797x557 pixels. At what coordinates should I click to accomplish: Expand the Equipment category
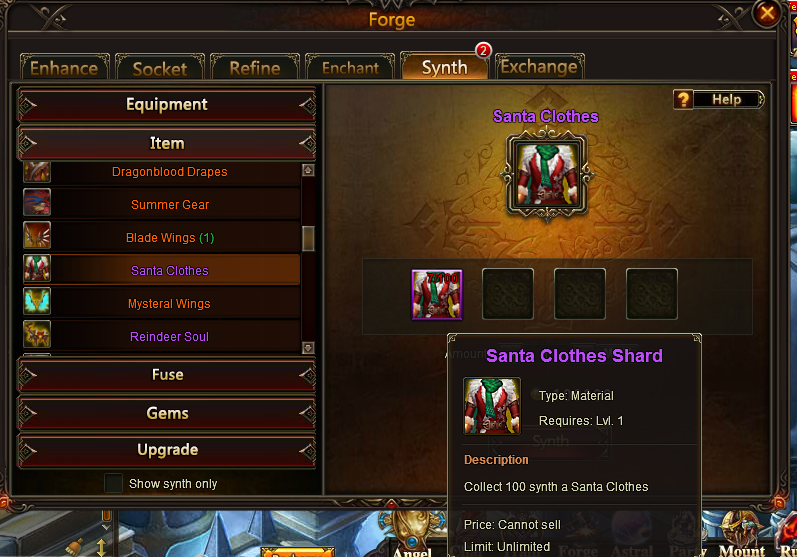[167, 105]
